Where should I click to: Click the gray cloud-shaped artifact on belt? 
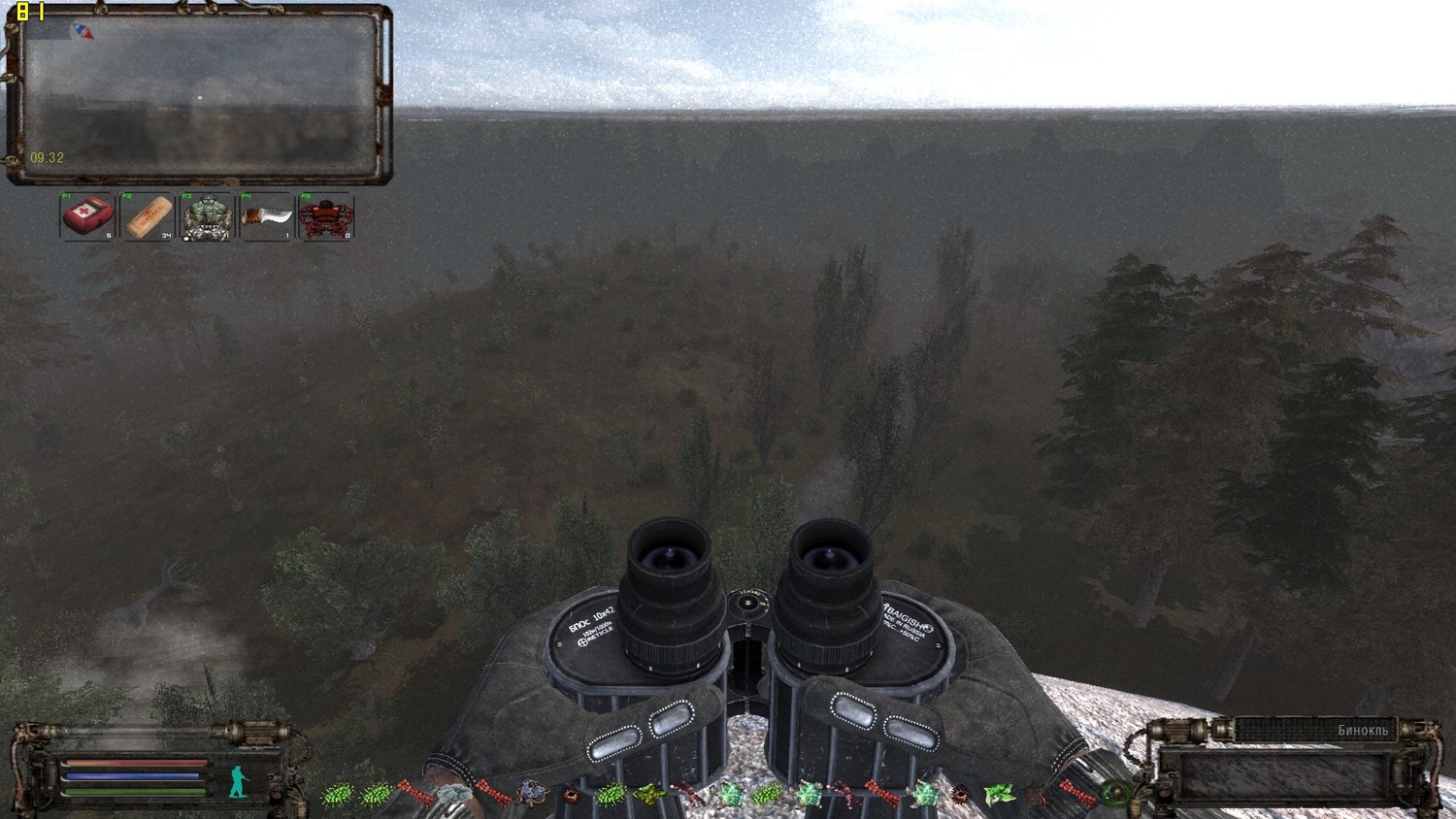tap(453, 796)
